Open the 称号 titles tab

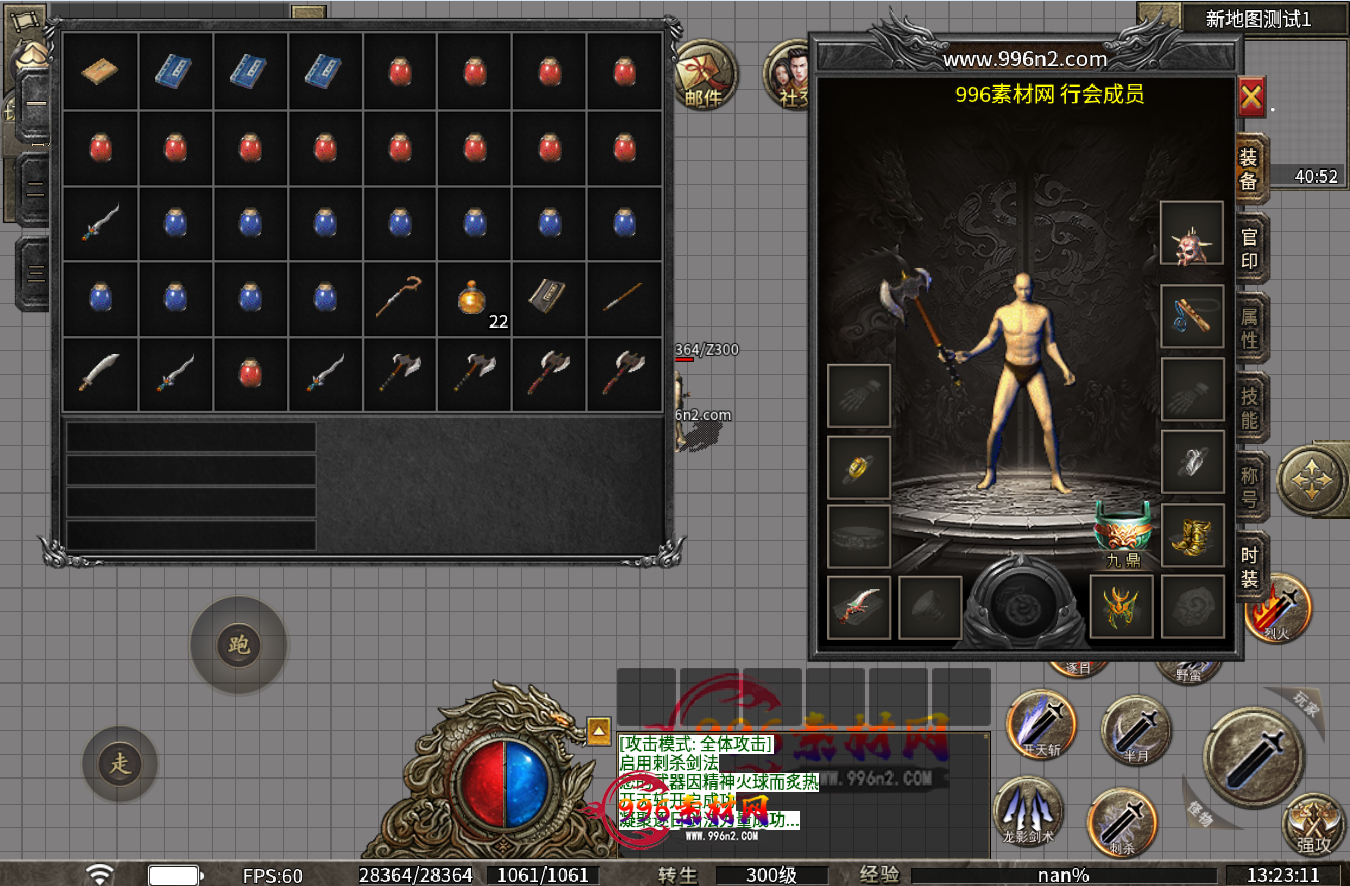point(1250,485)
